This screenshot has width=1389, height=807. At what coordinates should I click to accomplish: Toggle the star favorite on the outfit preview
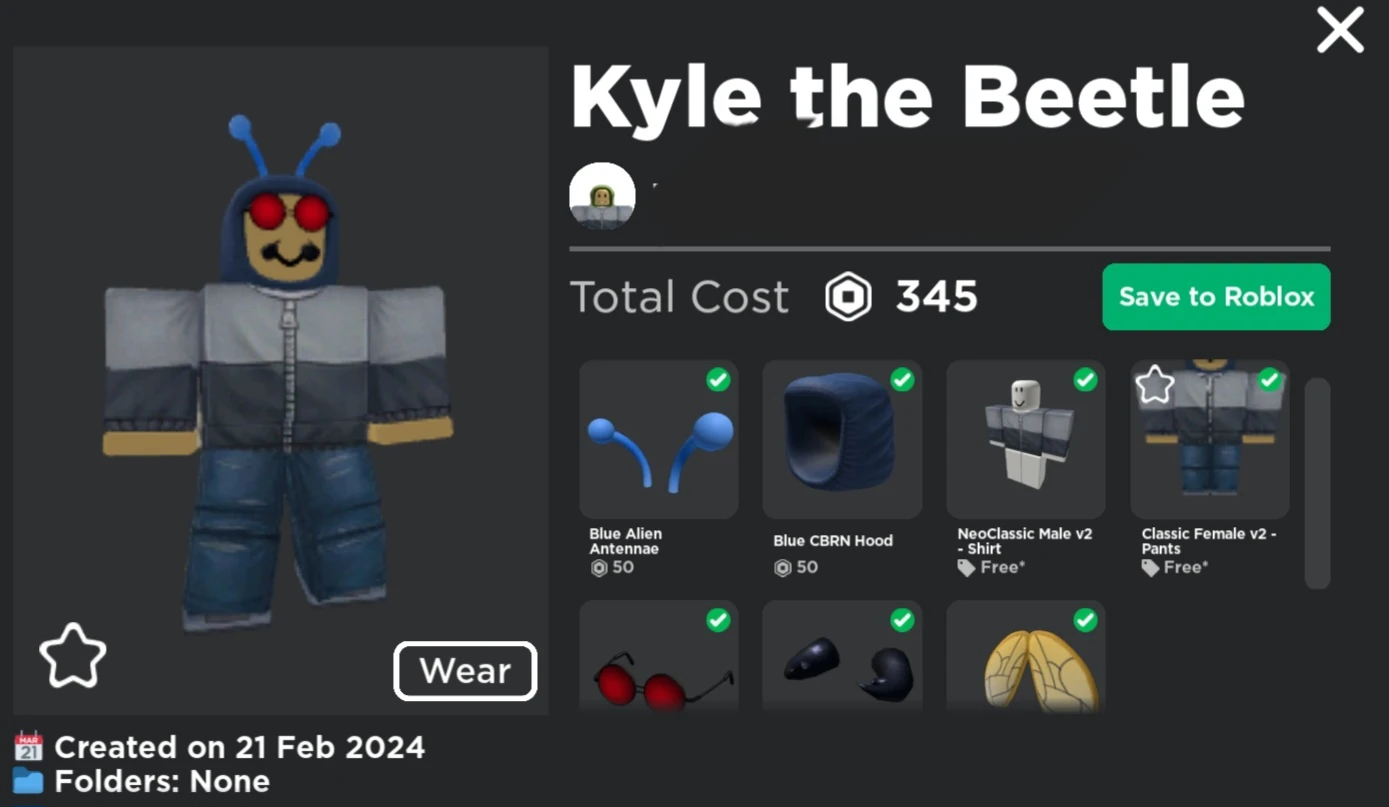click(73, 655)
